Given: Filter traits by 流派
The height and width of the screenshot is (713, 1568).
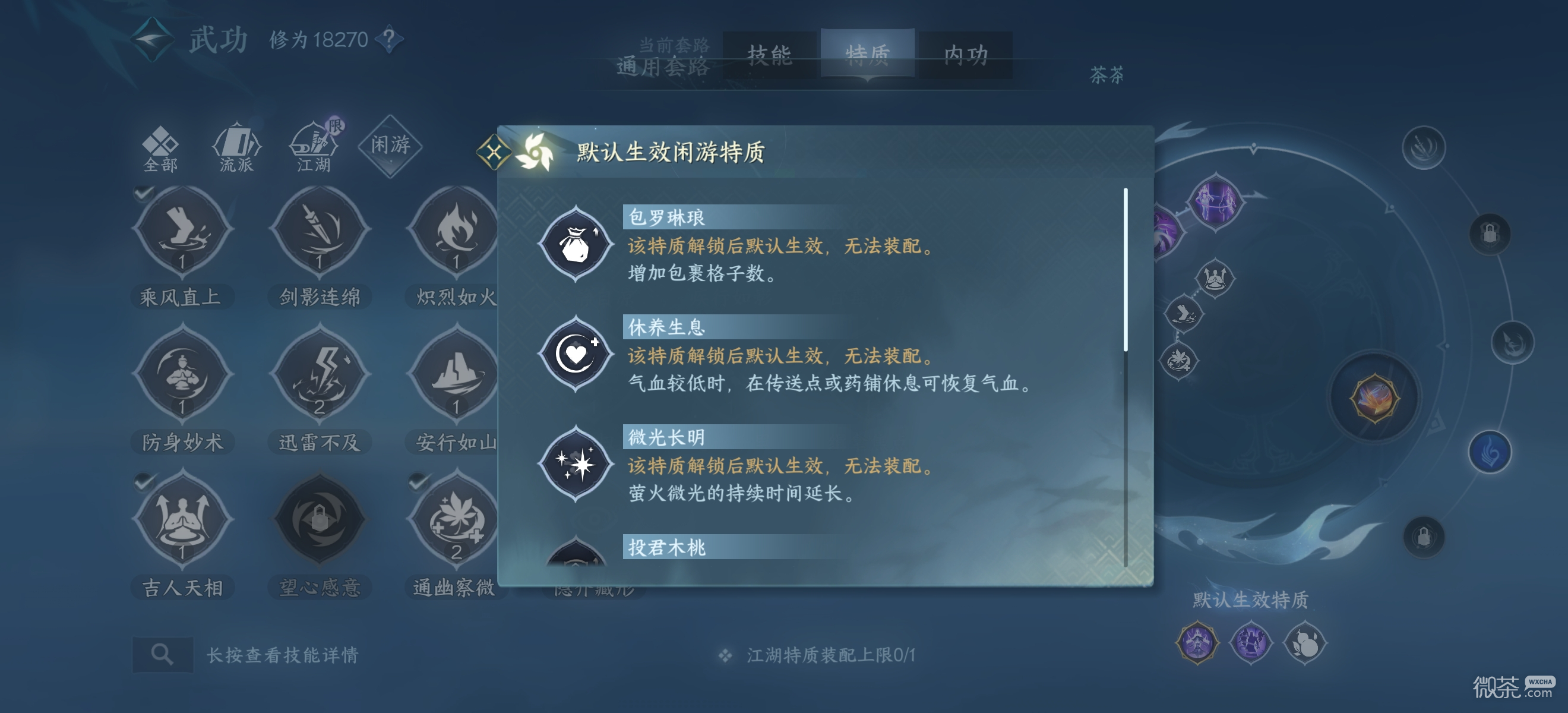Looking at the screenshot, I should pyautogui.click(x=236, y=148).
